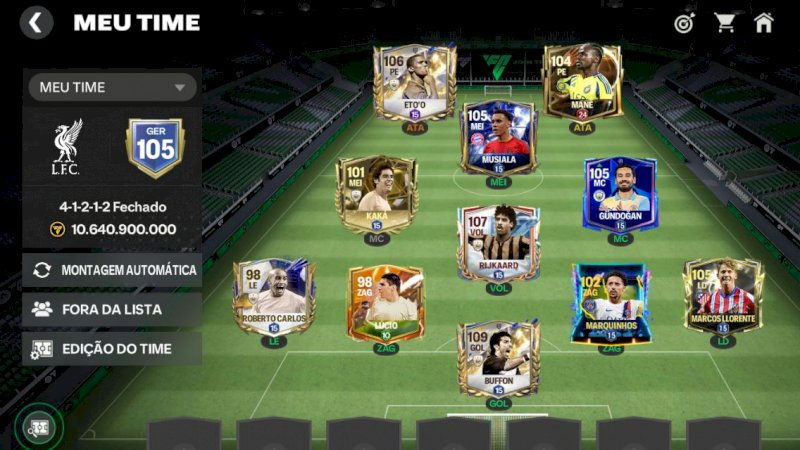
Task: Pick the Gündogan player card
Action: pos(620,194)
